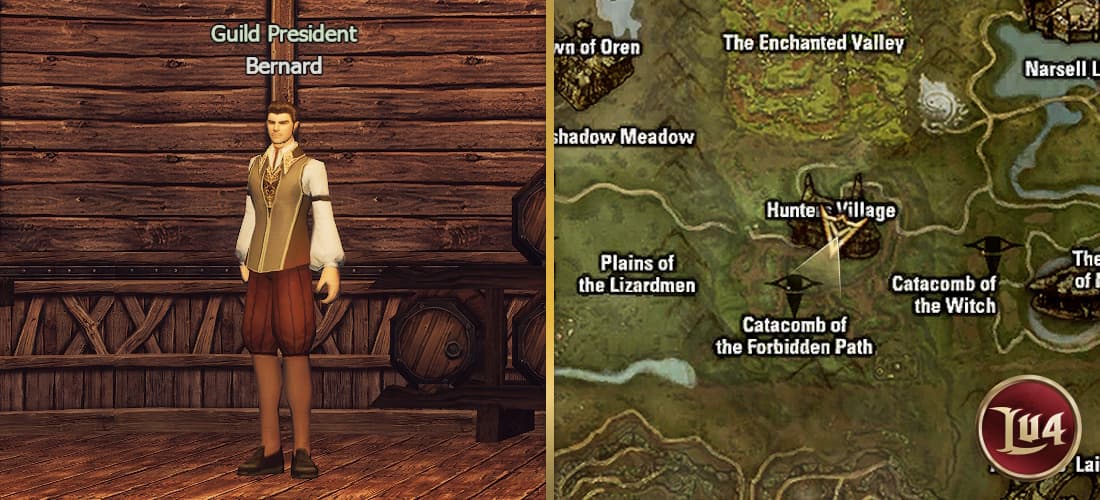
Task: Choose the Catacomb of the Witch eye marker
Action: click(989, 246)
